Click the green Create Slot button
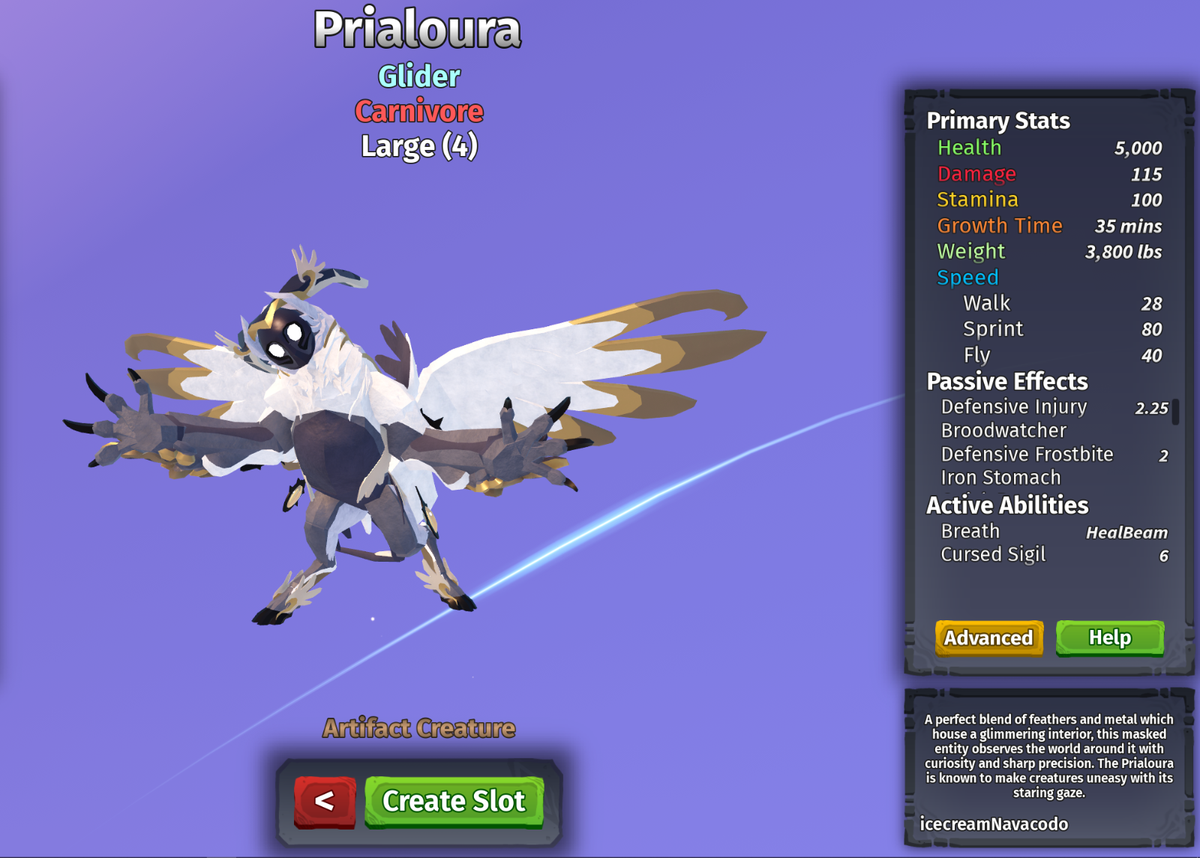 (453, 801)
